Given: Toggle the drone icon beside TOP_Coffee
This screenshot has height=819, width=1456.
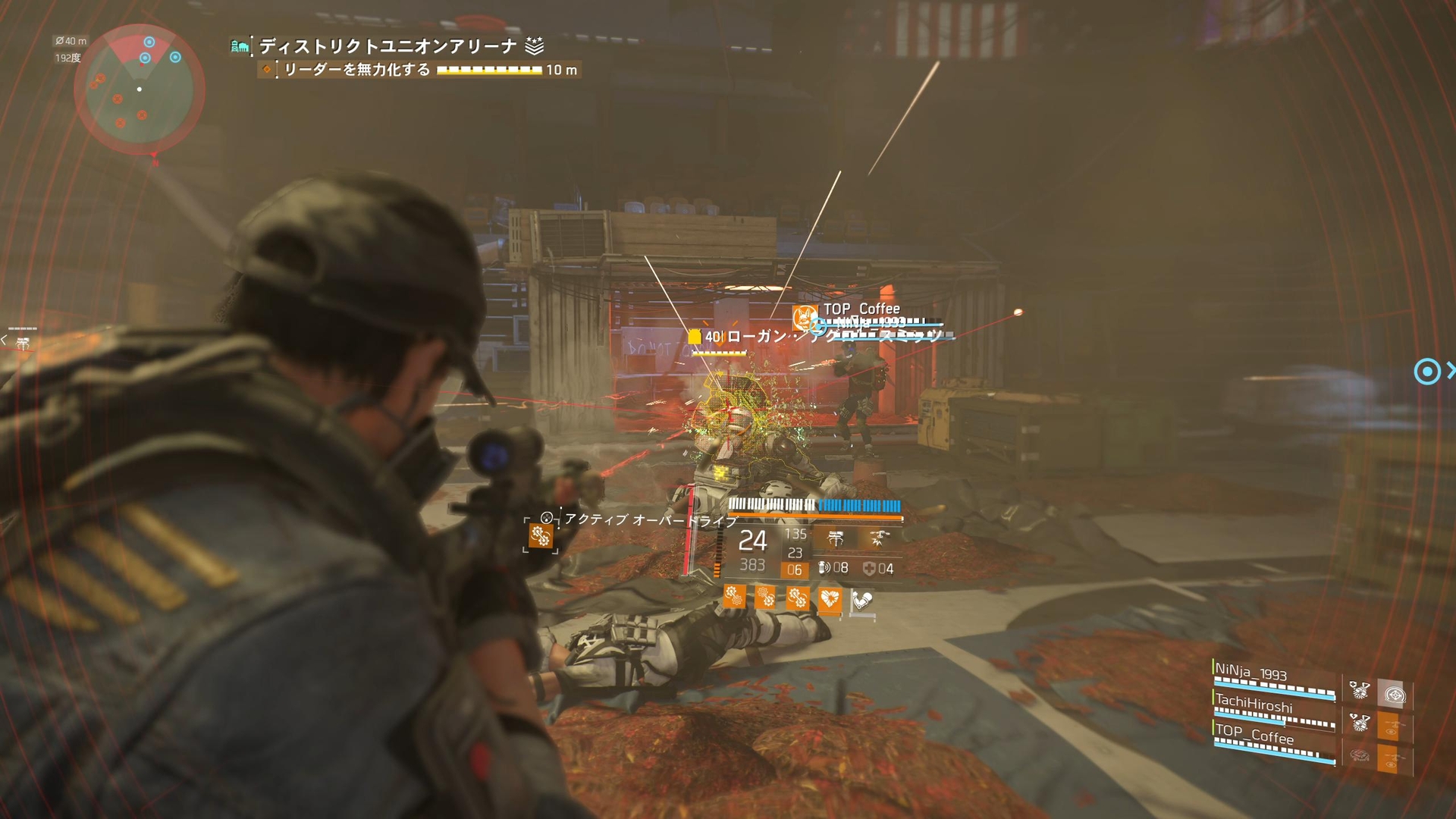Looking at the screenshot, I should pos(1390,758).
